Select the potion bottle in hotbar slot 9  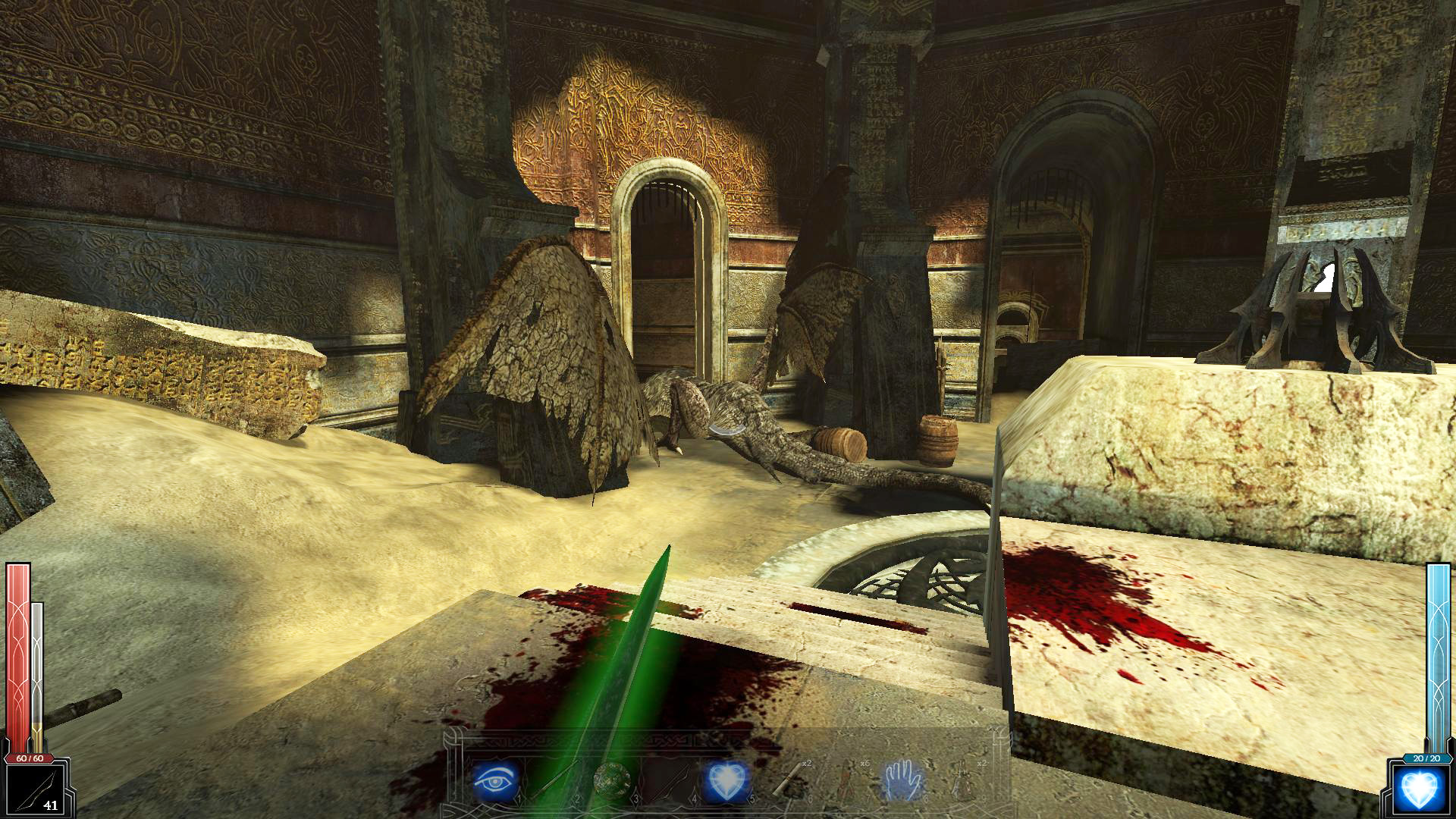click(965, 781)
